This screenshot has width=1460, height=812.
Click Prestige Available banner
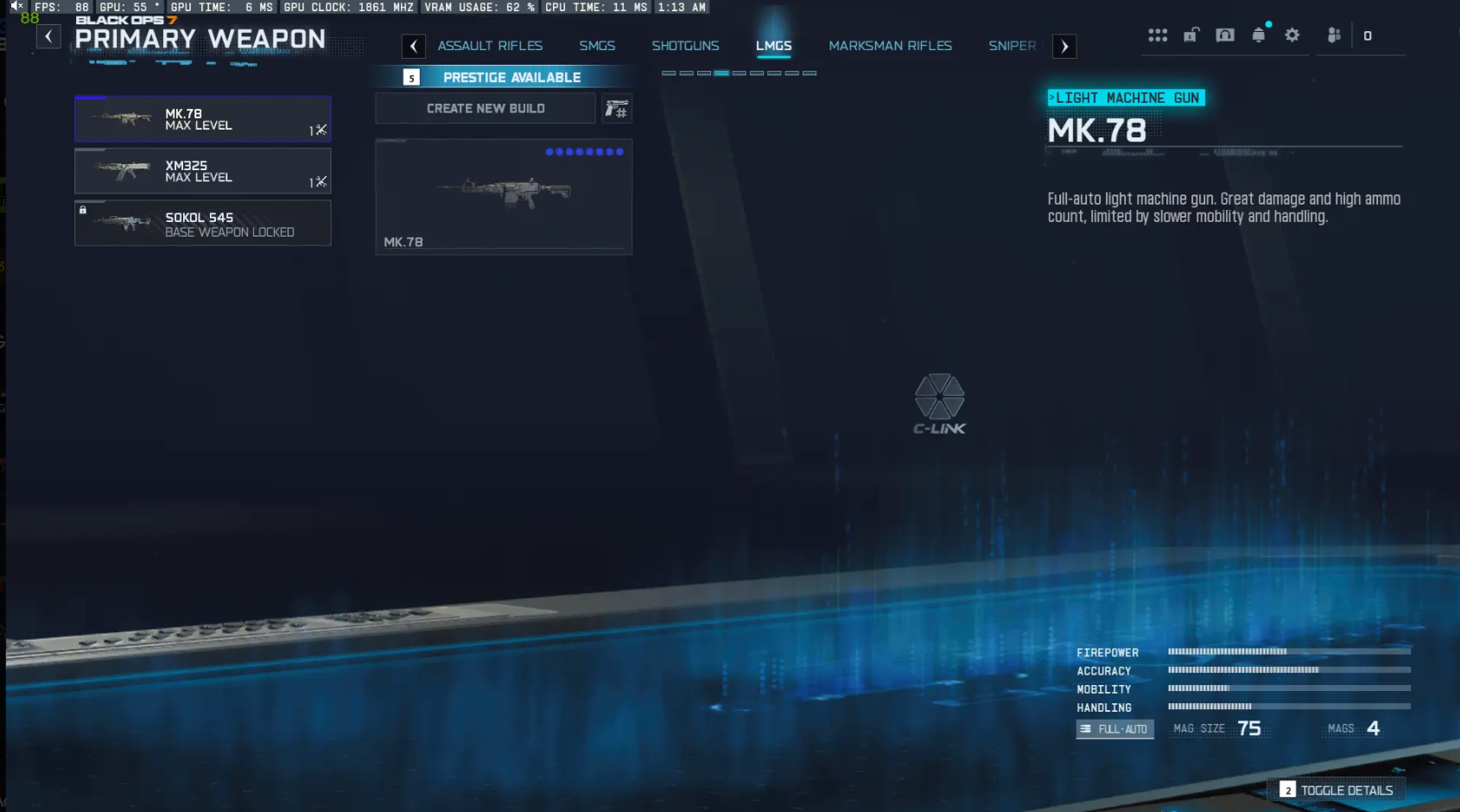tap(504, 77)
